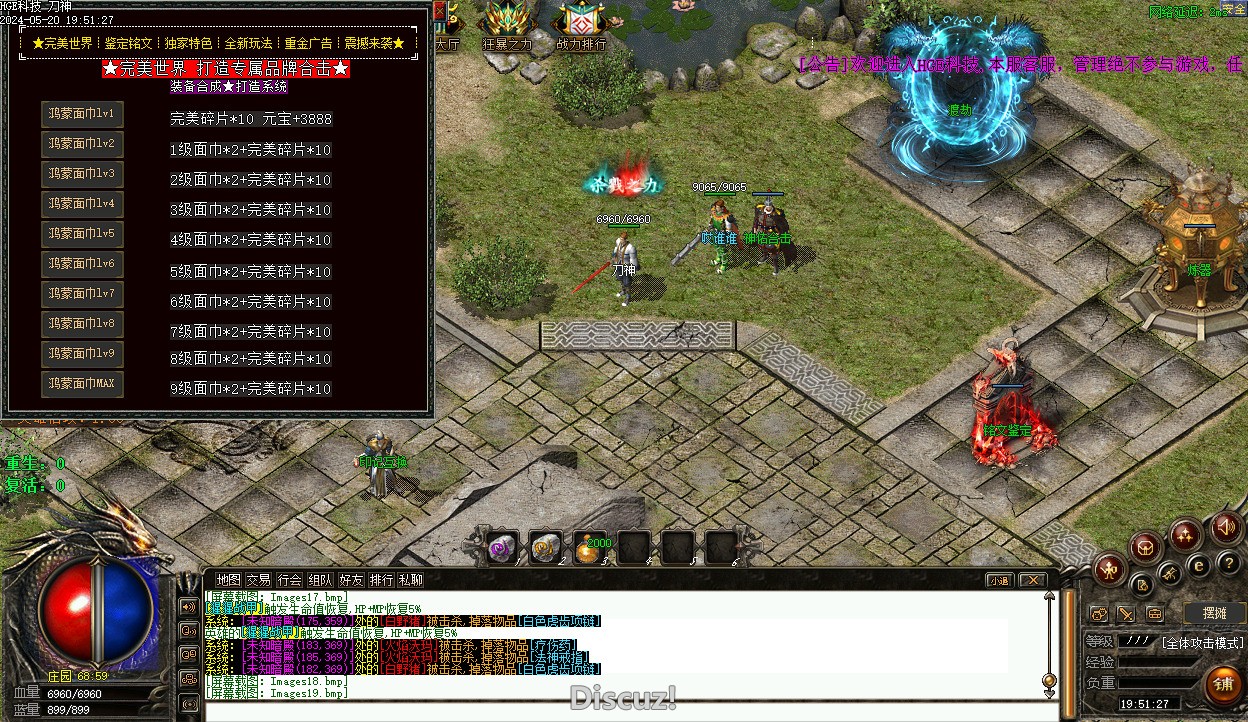Switch to the 地图 chat tab
Image resolution: width=1248 pixels, height=722 pixels.
(229, 580)
